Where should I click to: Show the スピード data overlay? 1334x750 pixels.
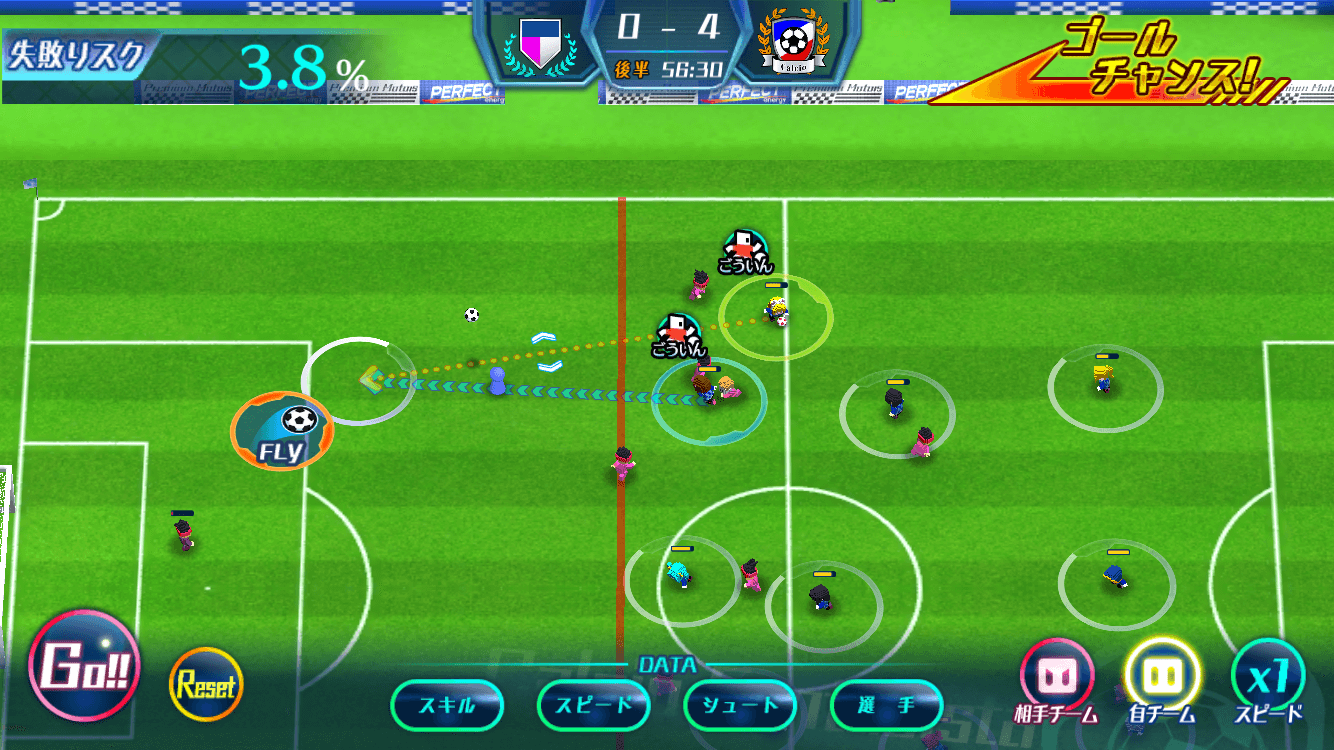click(593, 705)
